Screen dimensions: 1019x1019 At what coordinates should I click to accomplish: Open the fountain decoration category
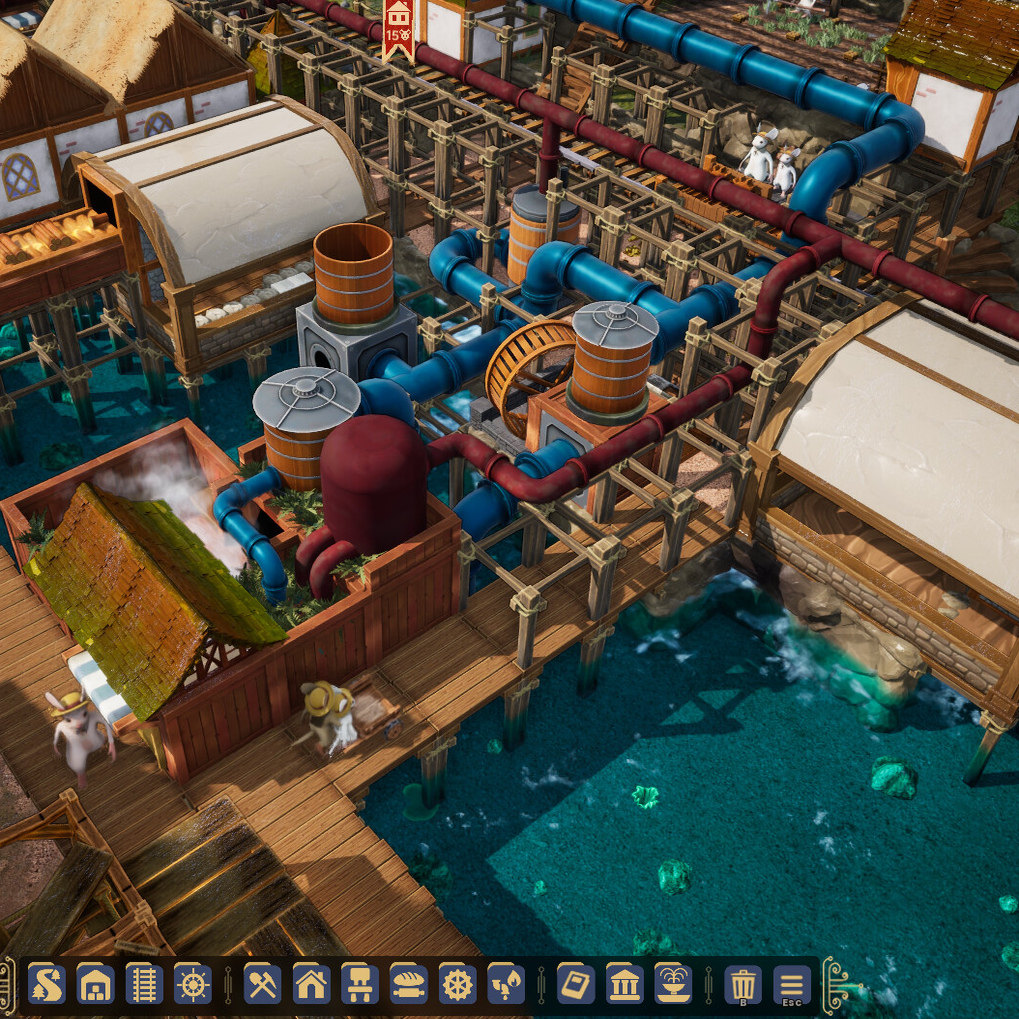[x=673, y=984]
